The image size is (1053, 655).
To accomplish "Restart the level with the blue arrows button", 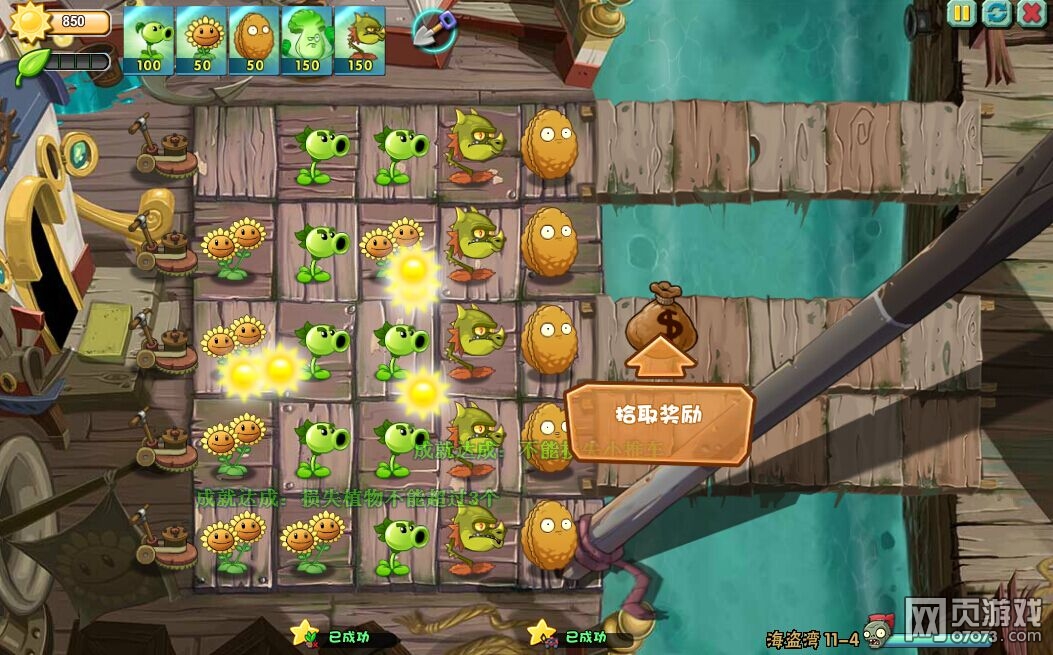I will point(995,13).
